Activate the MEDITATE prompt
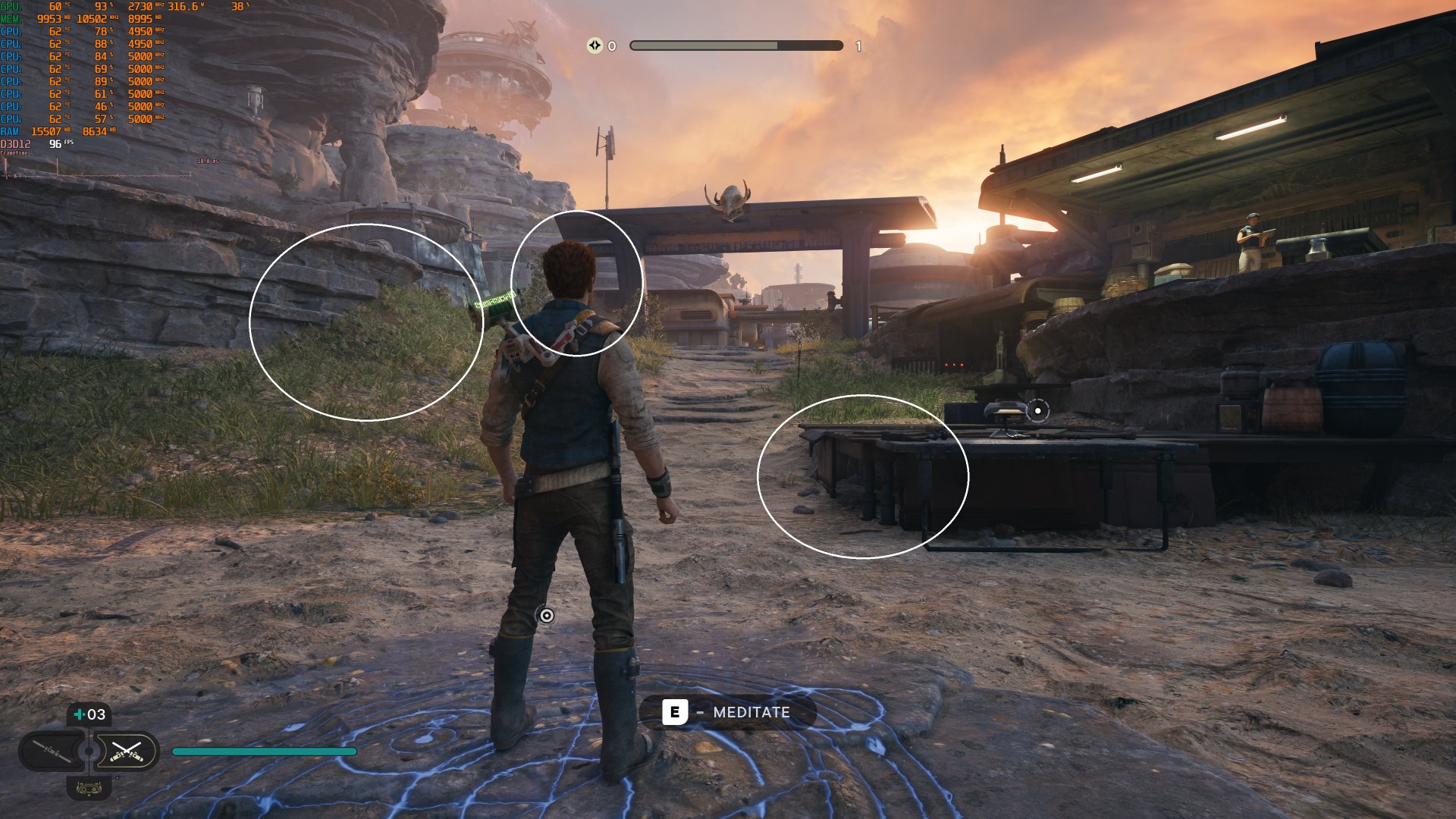 point(728,713)
